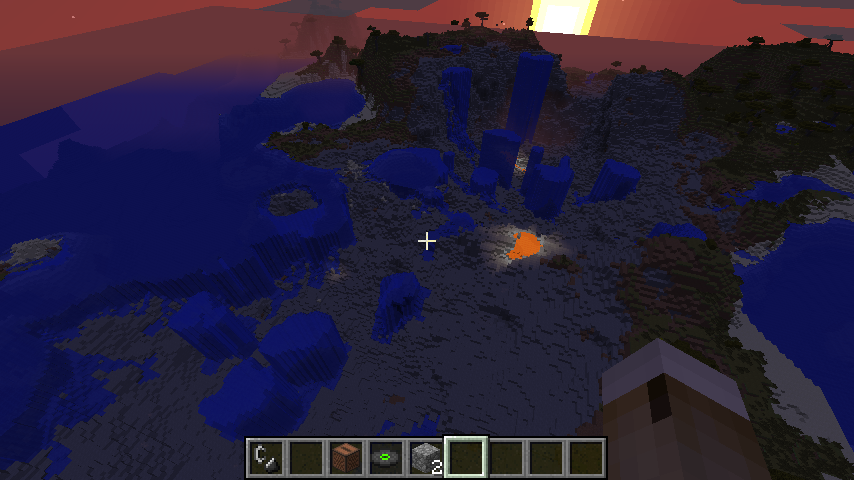Pick the cobblestone stack of two

click(x=426, y=458)
